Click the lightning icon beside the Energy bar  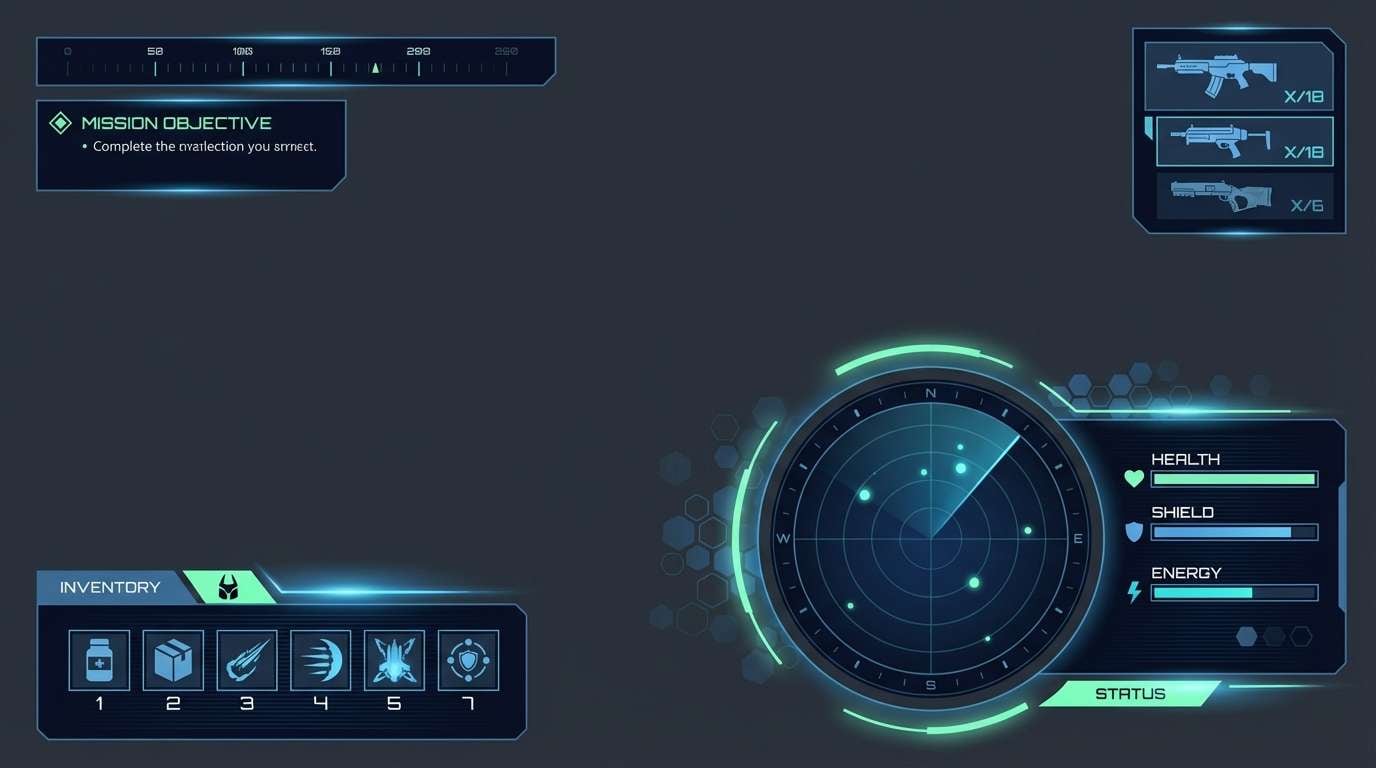point(1133,592)
